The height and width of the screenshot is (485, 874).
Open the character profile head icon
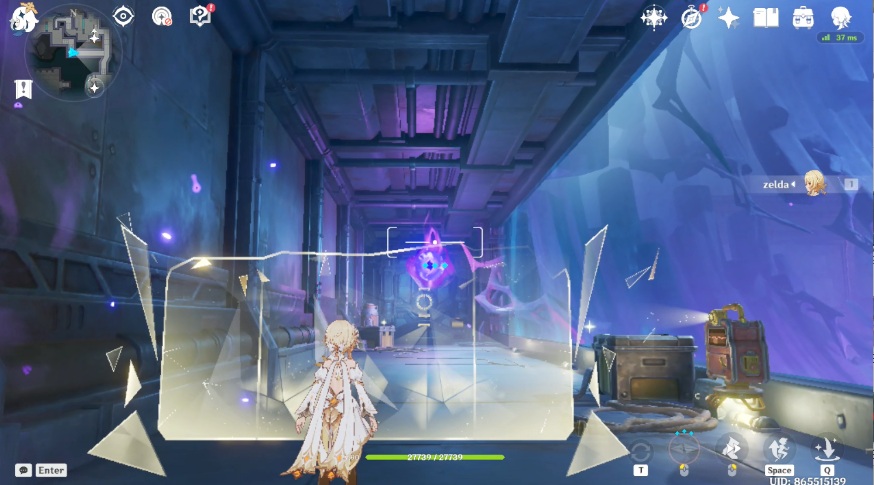pos(841,17)
